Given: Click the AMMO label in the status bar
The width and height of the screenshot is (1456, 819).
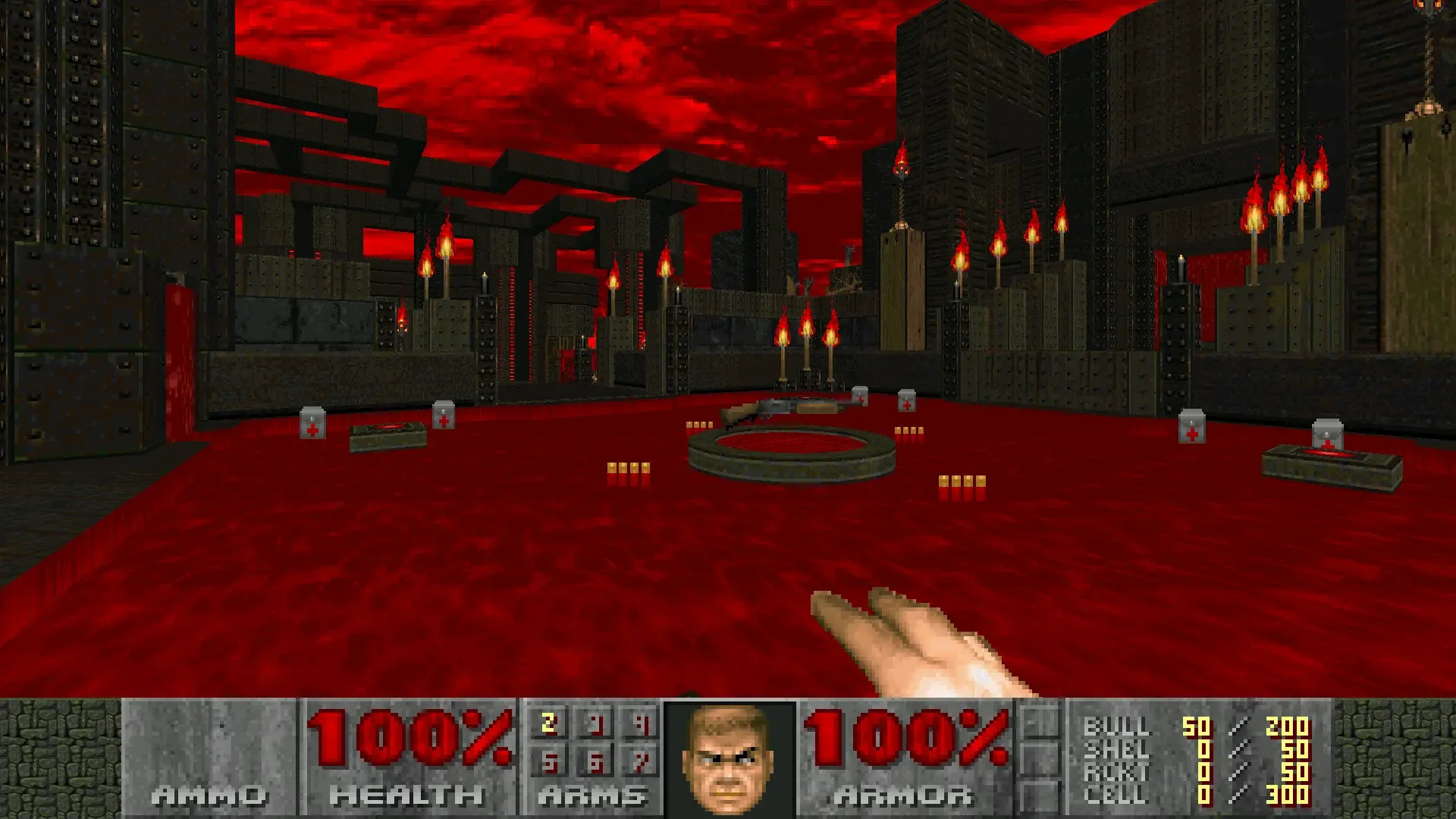Looking at the screenshot, I should click(209, 795).
